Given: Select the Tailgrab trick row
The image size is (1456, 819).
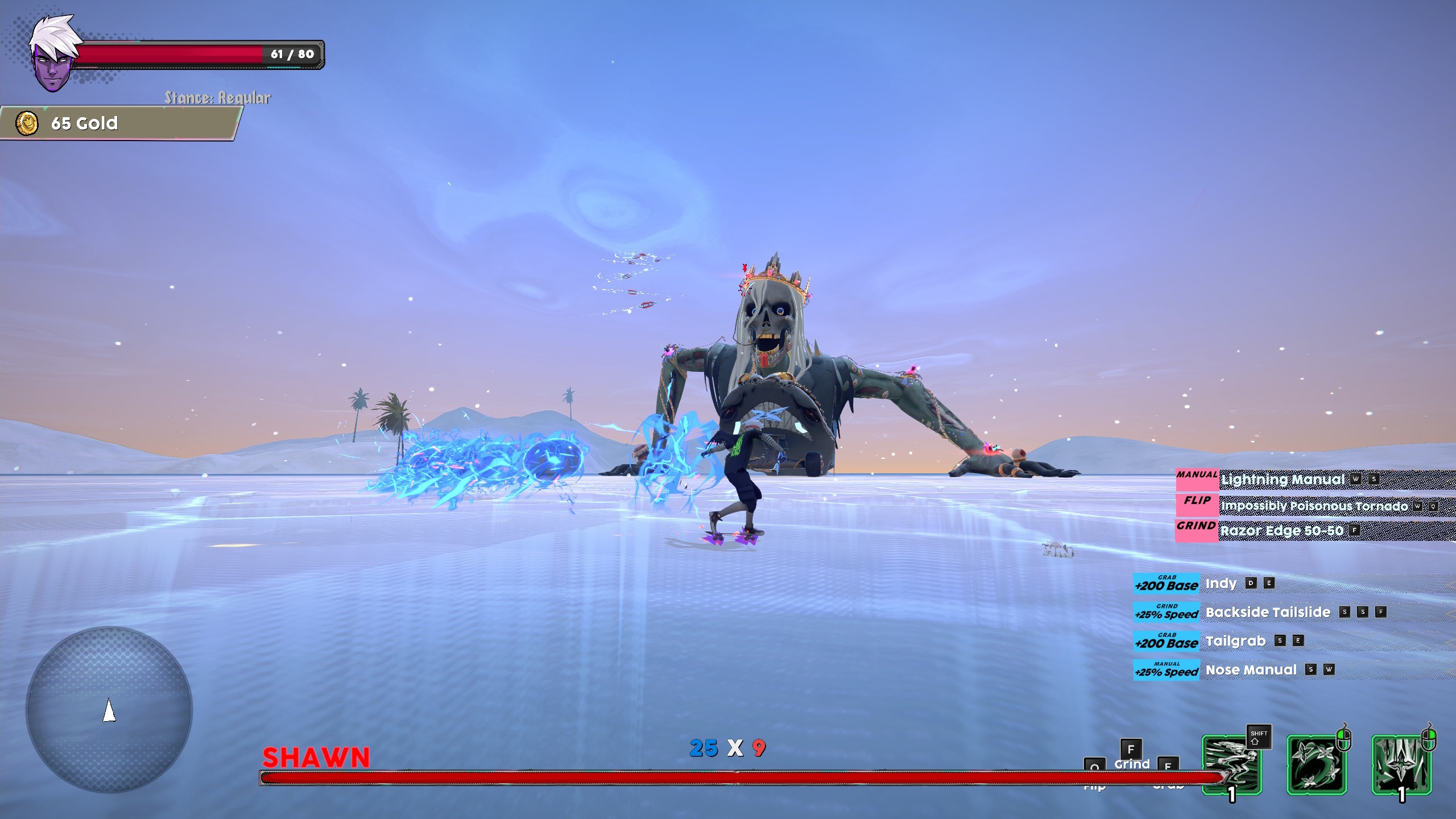Looking at the screenshot, I should (x=1235, y=642).
